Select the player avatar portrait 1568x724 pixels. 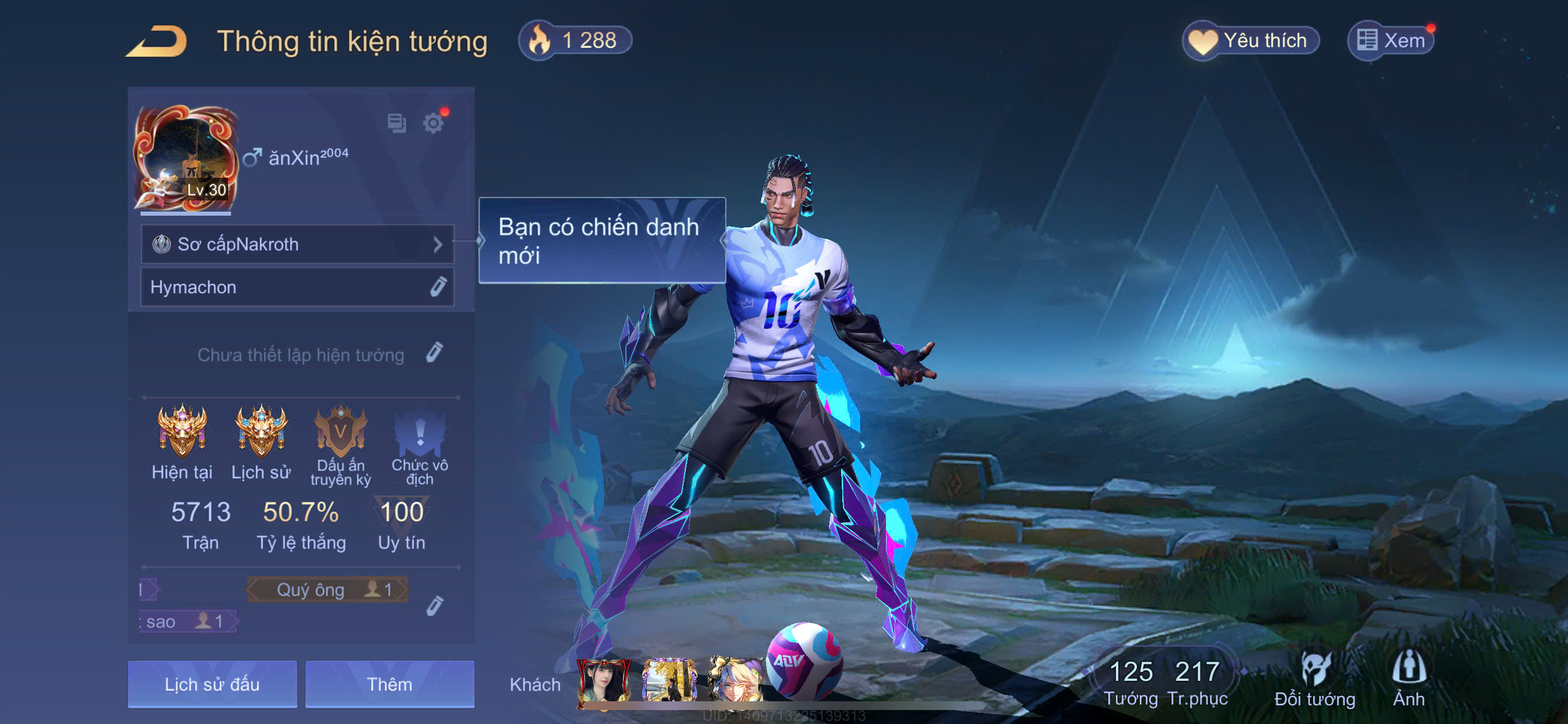[x=185, y=157]
